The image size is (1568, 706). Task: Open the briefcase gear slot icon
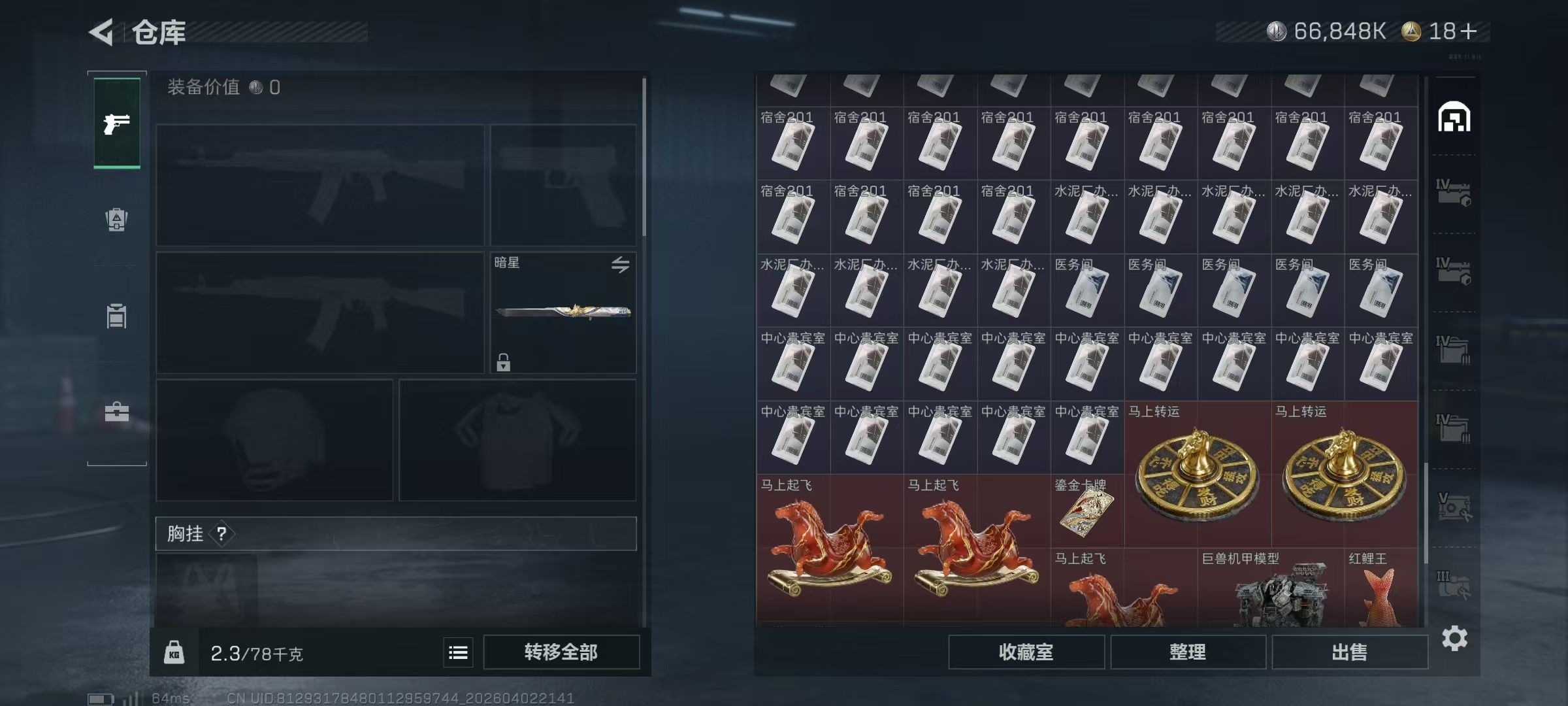pos(116,412)
